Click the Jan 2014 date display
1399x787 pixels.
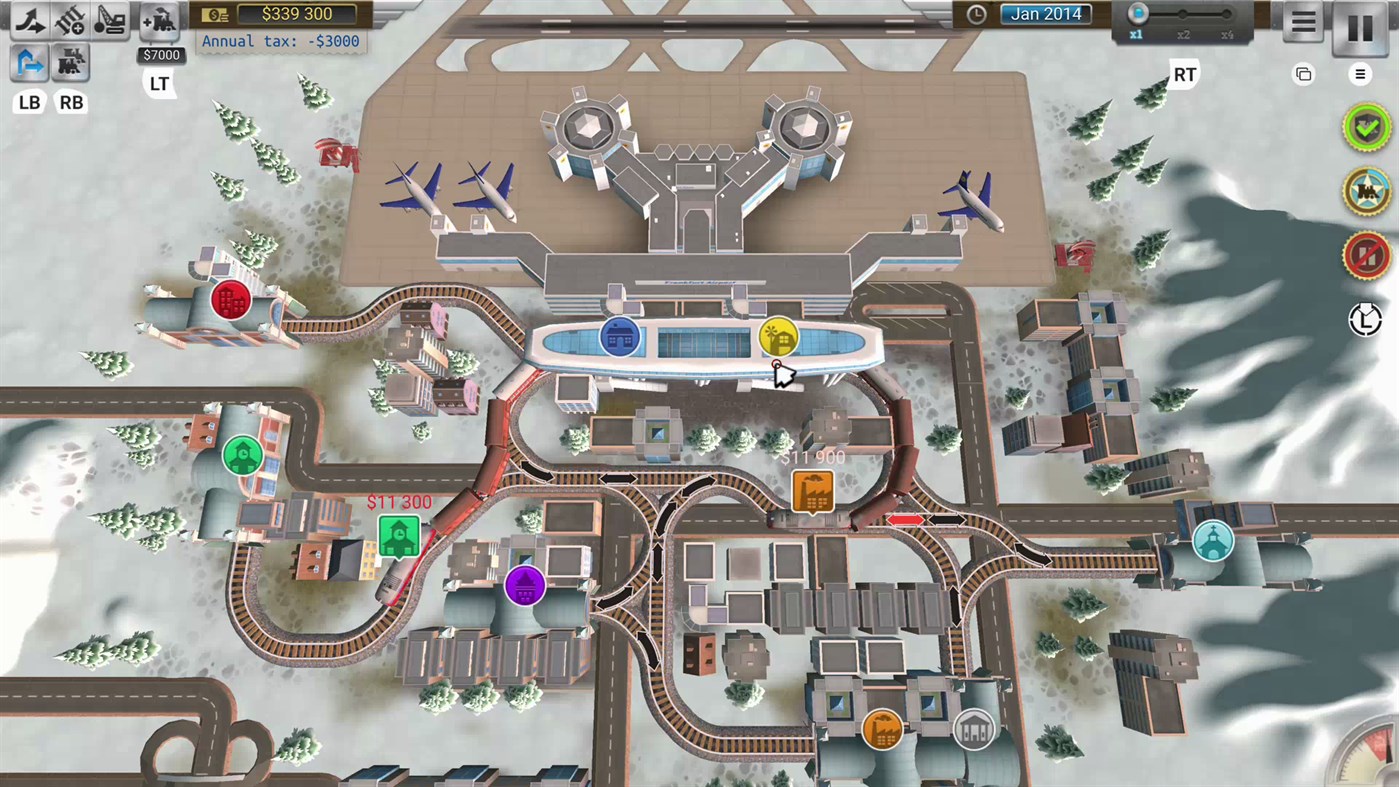1044,14
